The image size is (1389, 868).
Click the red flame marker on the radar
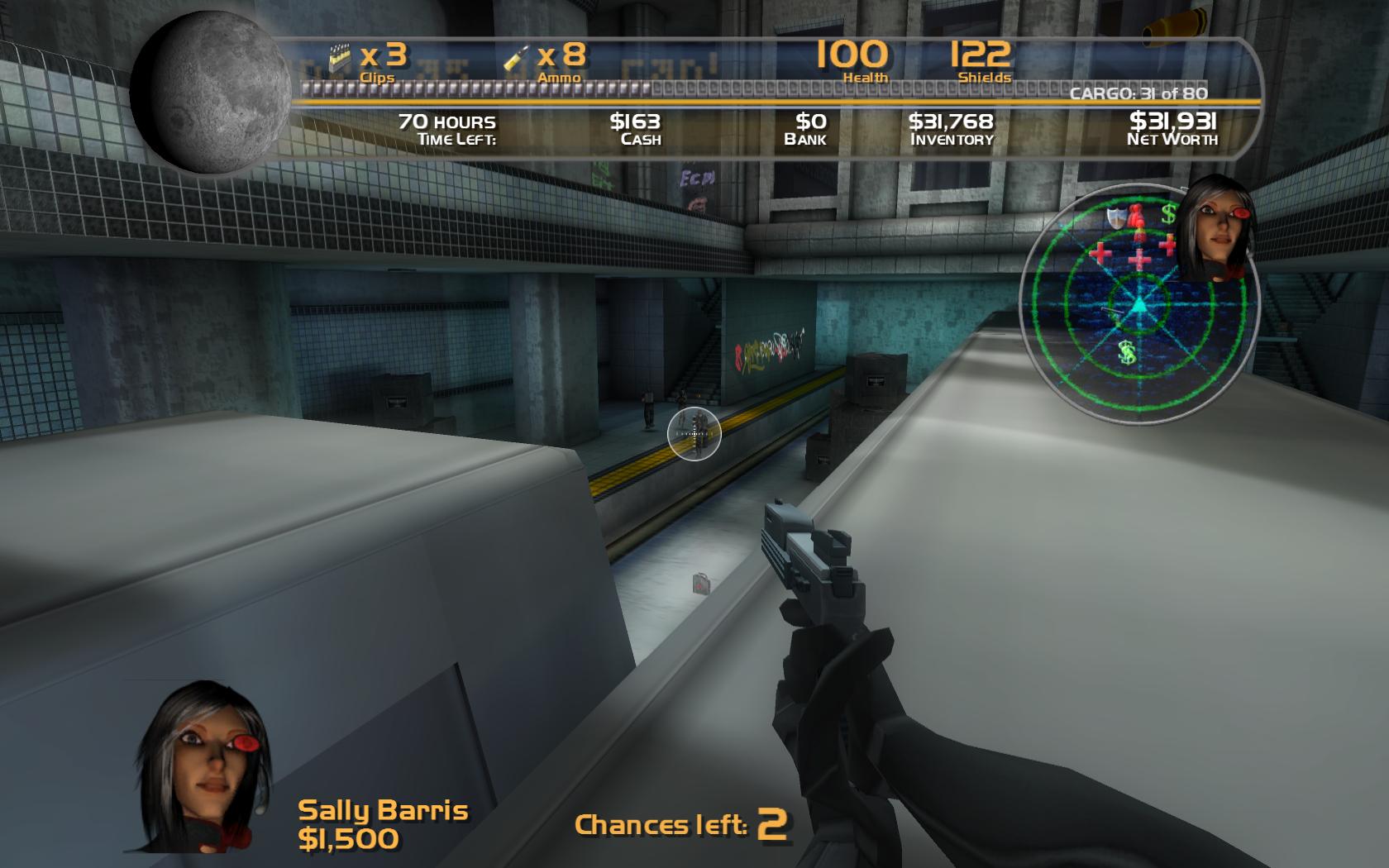[x=1139, y=217]
